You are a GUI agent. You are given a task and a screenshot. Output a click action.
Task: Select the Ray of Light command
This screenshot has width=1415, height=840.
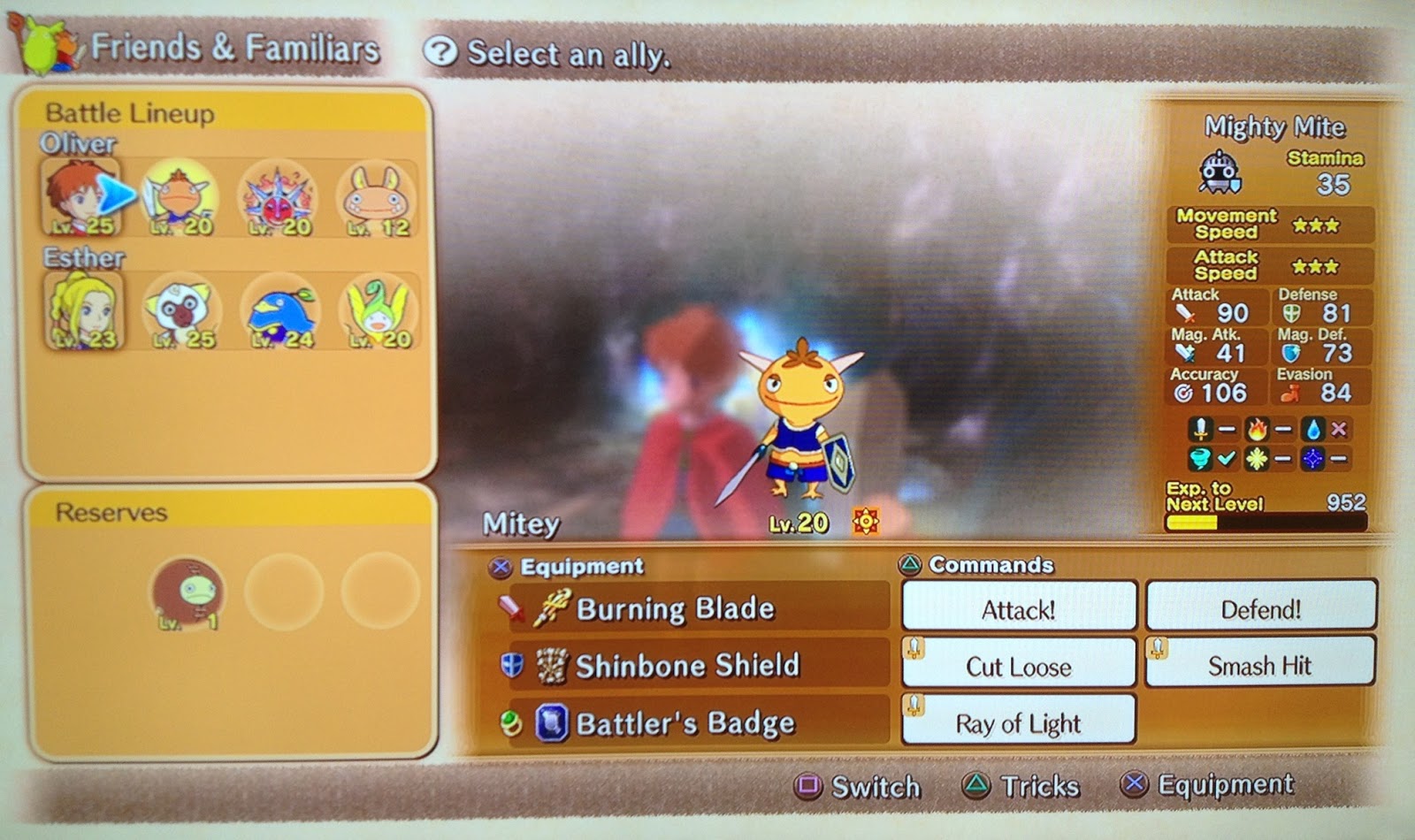point(1017,723)
